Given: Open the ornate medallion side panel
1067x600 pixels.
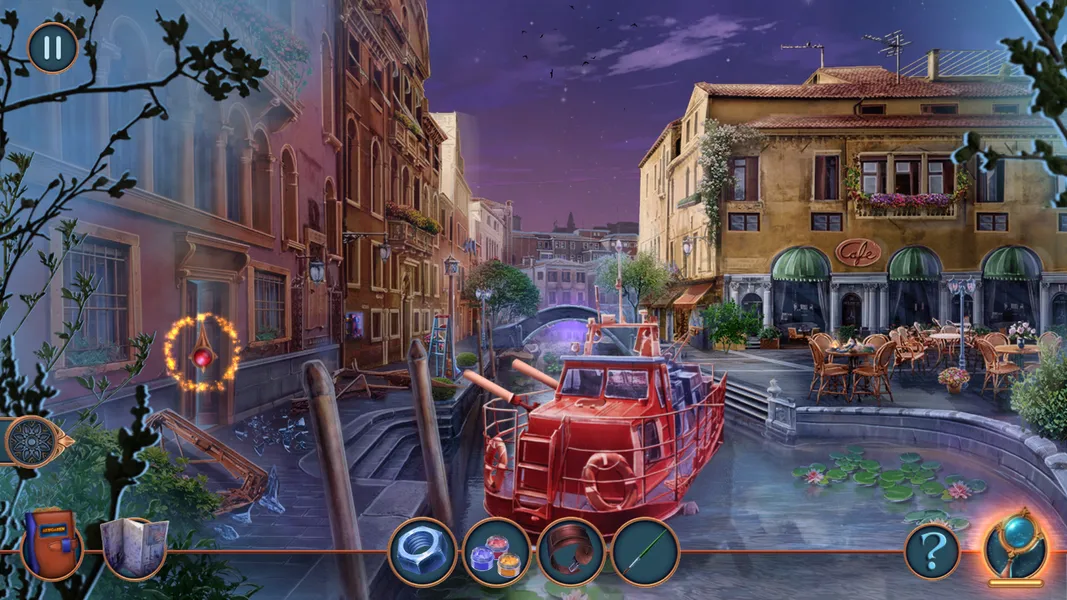Looking at the screenshot, I should point(32,441).
